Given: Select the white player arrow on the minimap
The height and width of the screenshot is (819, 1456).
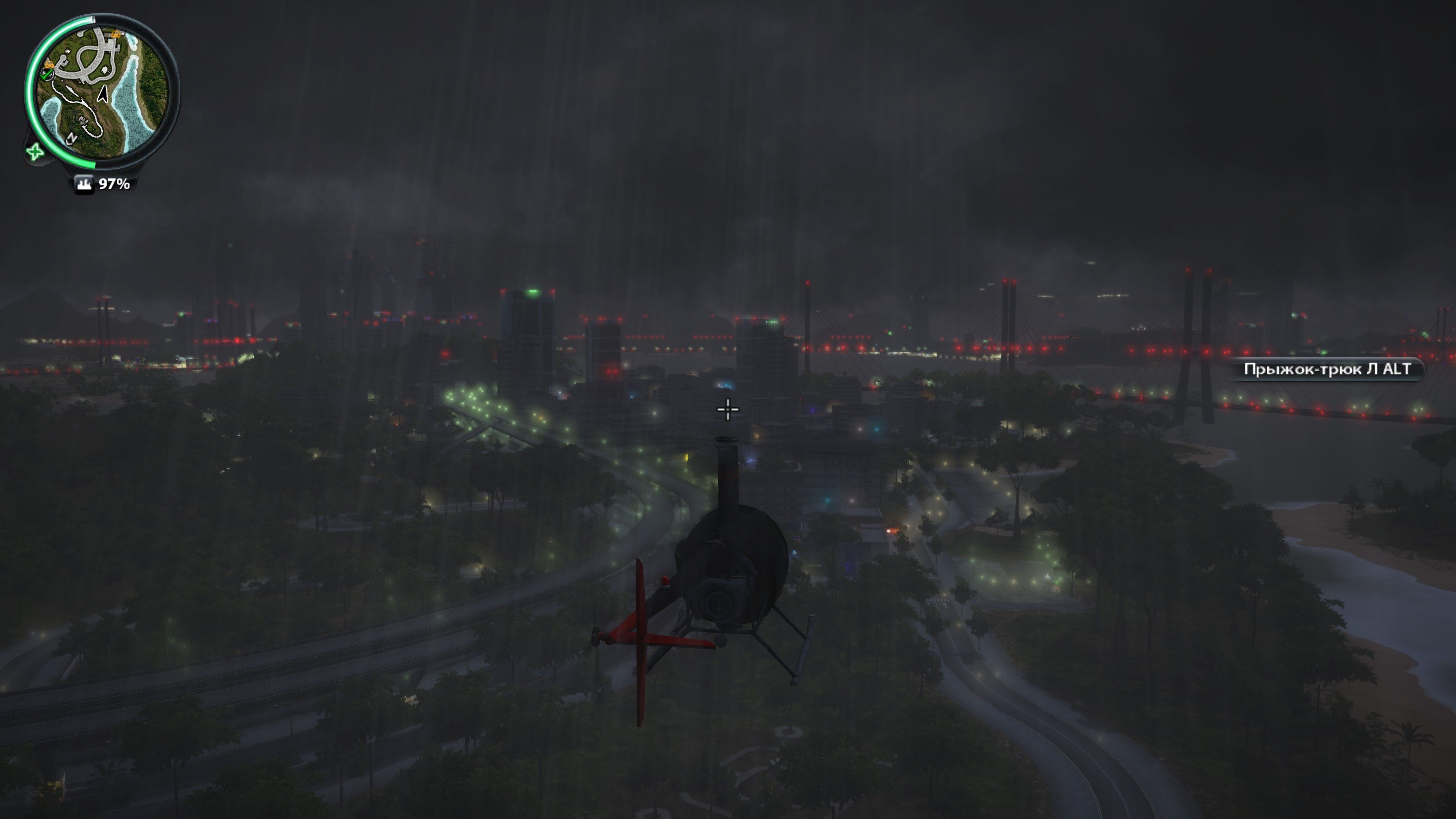Looking at the screenshot, I should (x=103, y=94).
